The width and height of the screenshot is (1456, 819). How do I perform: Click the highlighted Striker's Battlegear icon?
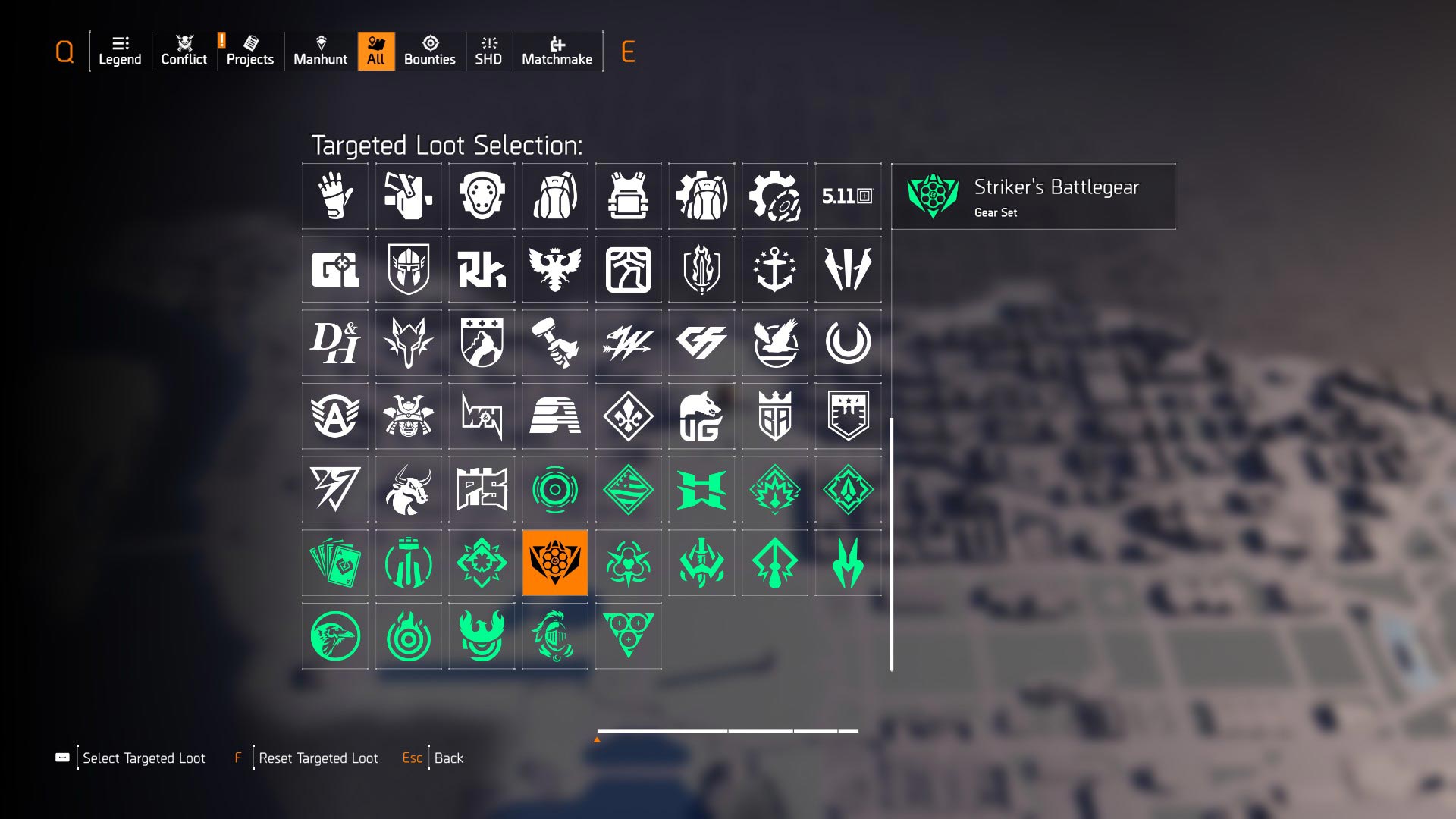click(x=555, y=563)
